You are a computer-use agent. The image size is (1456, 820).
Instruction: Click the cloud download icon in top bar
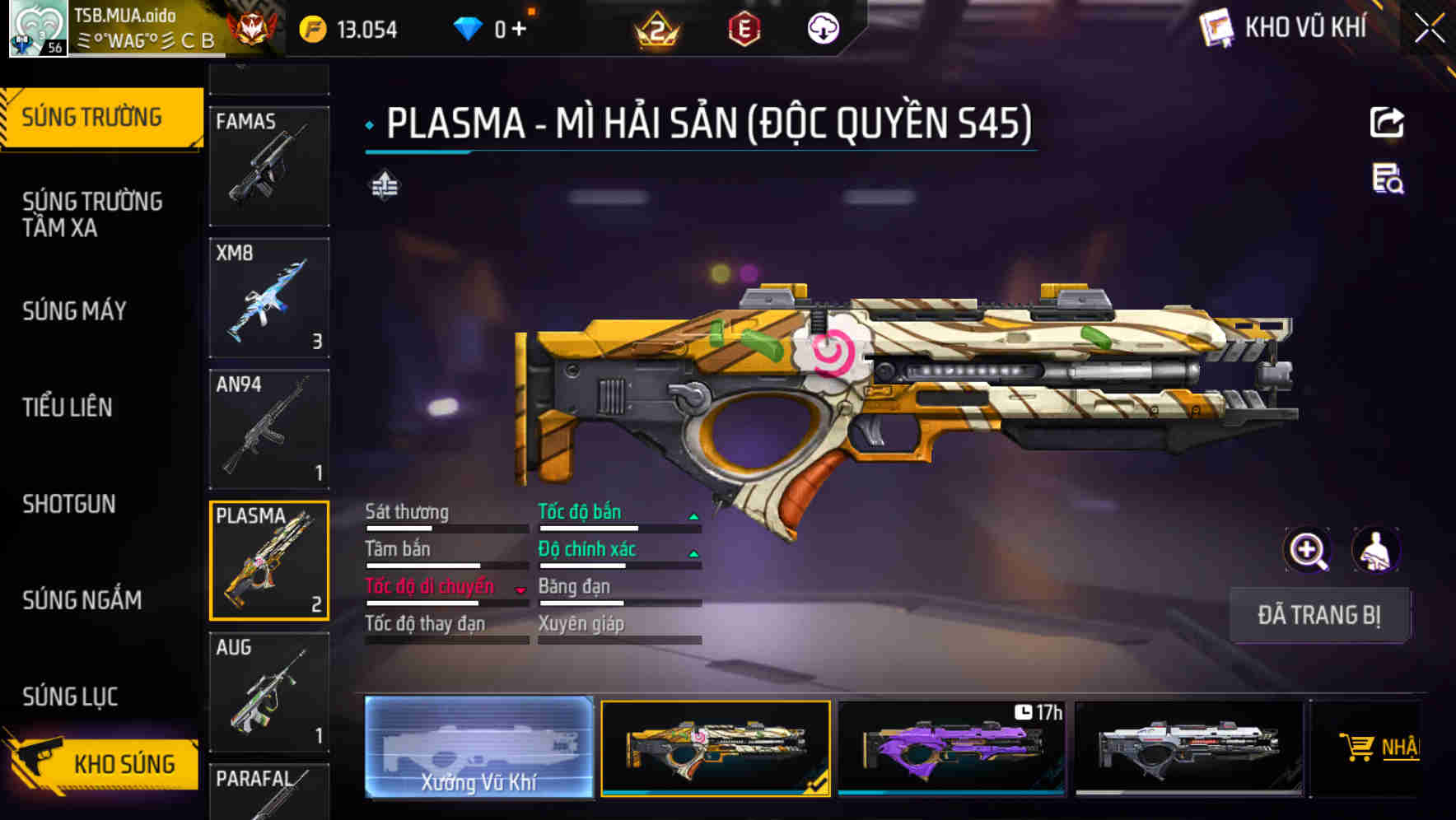coord(823,30)
